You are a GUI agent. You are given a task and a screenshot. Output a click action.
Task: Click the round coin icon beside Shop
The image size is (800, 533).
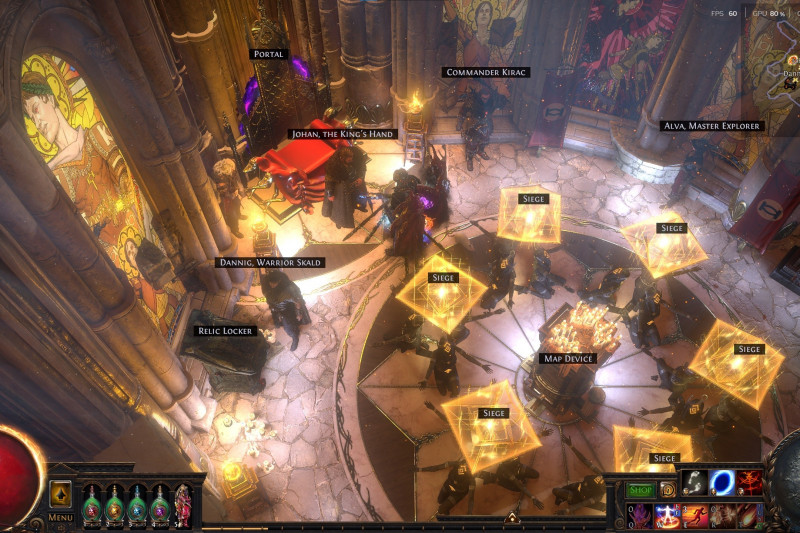pyautogui.click(x=666, y=490)
